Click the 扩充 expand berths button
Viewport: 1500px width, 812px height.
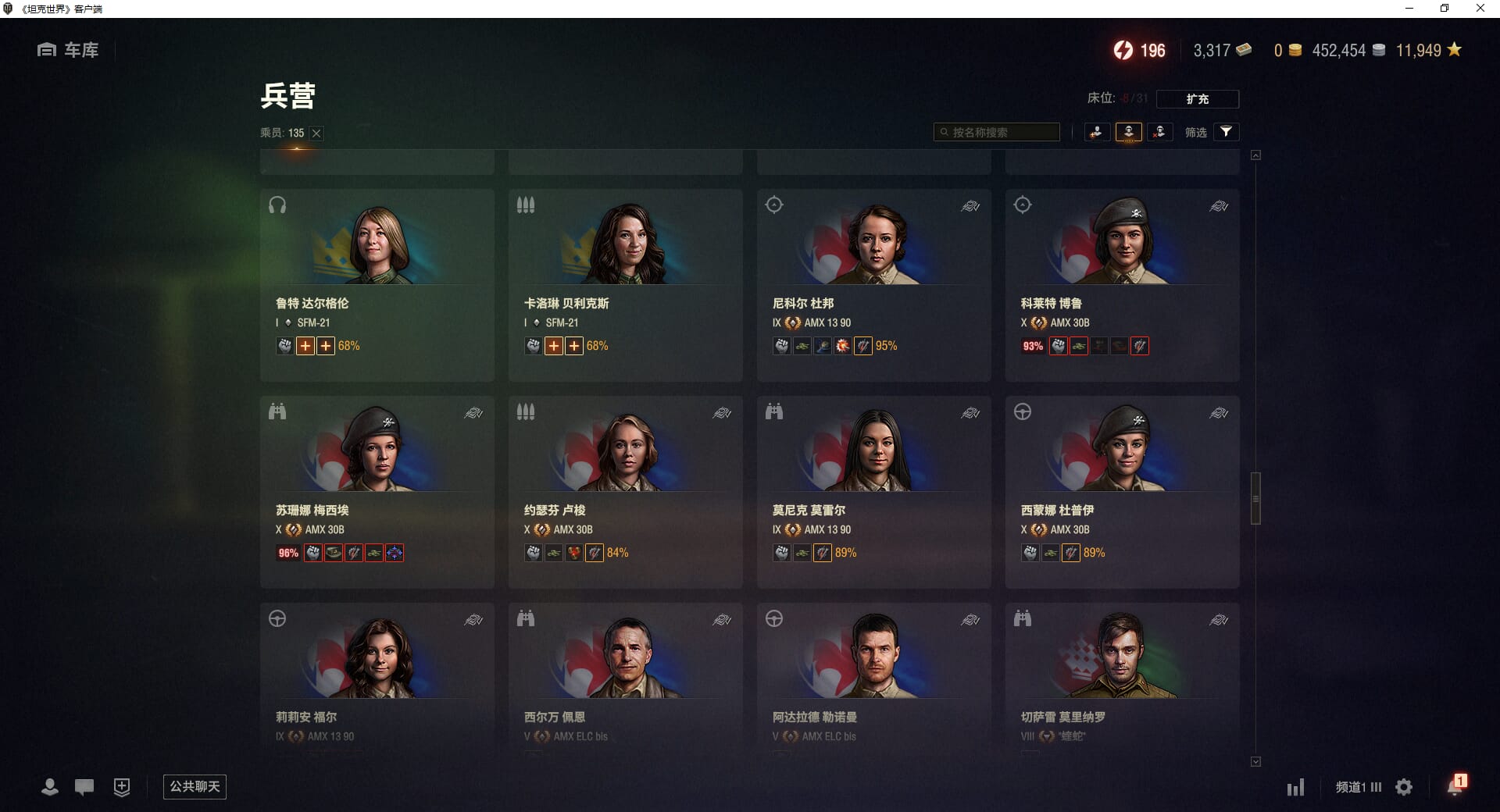pyautogui.click(x=1197, y=99)
